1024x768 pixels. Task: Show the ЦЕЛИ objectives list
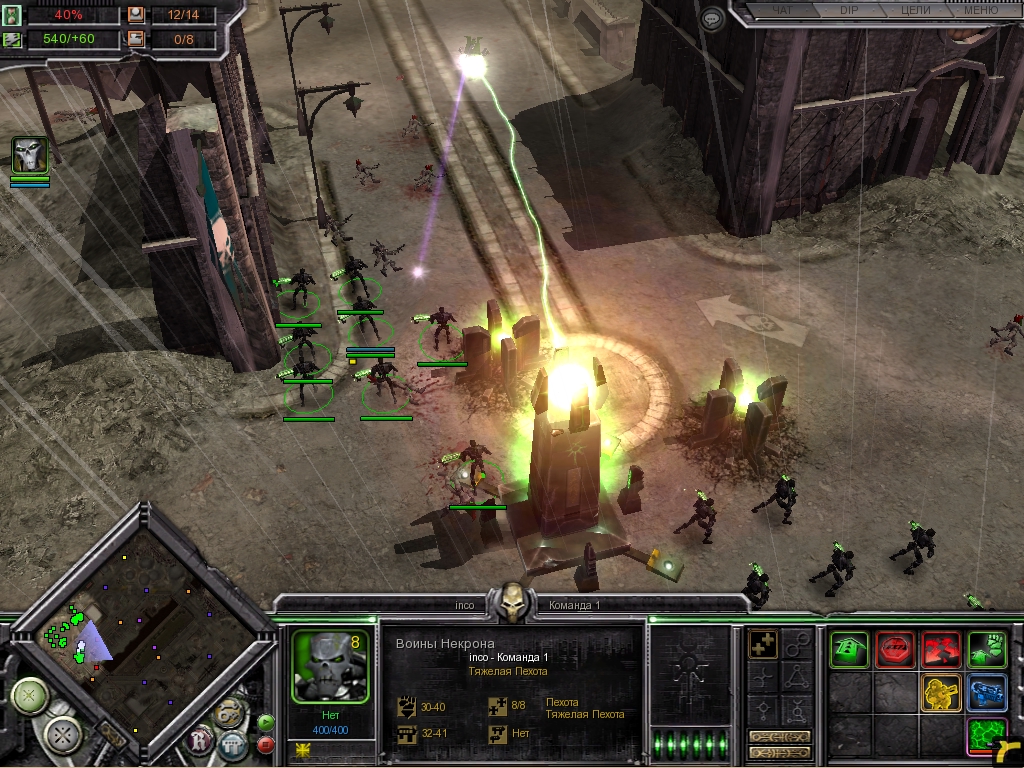click(915, 11)
